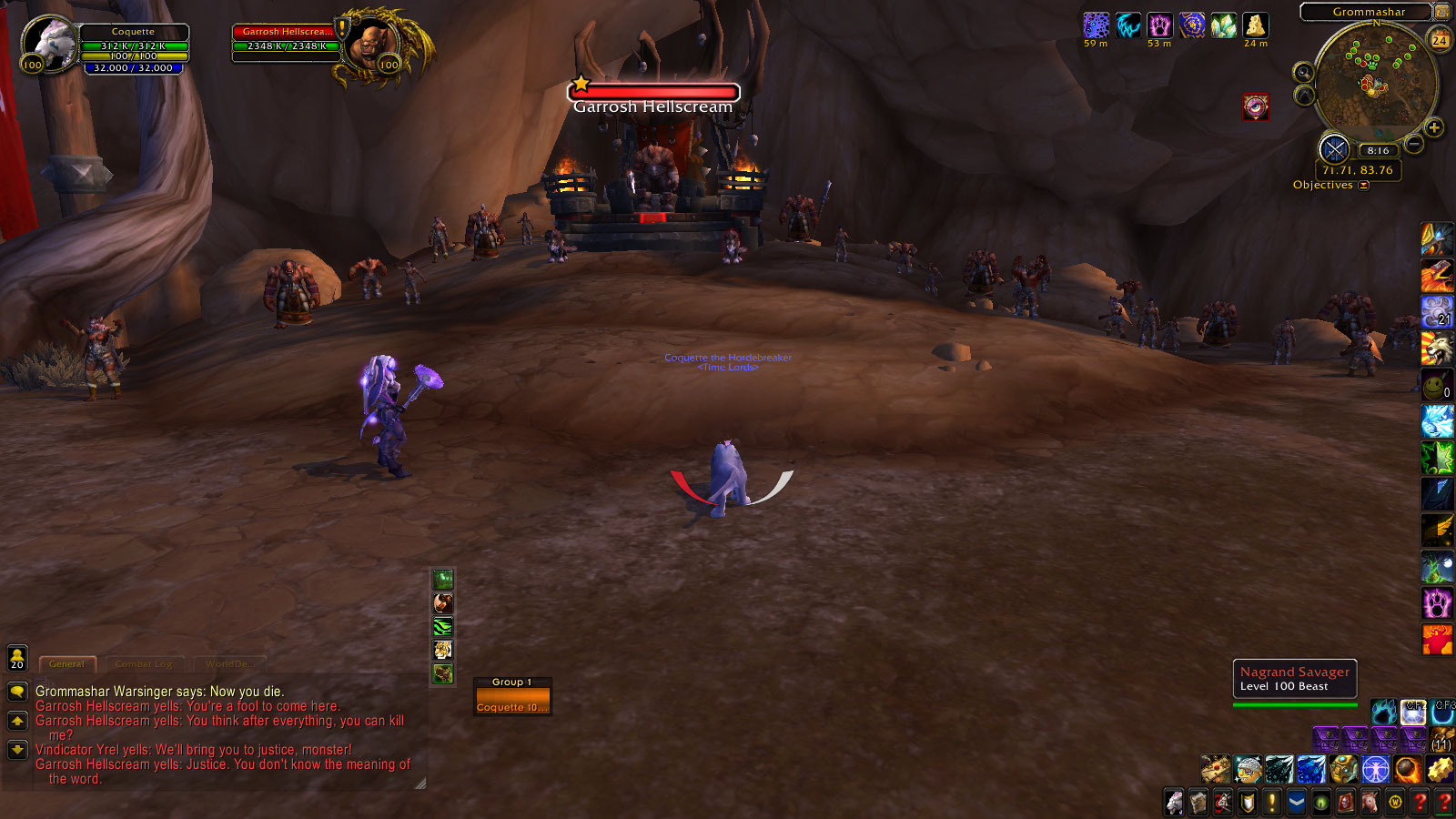
Task: Zoom in the minimap with the plus button
Action: [1434, 128]
